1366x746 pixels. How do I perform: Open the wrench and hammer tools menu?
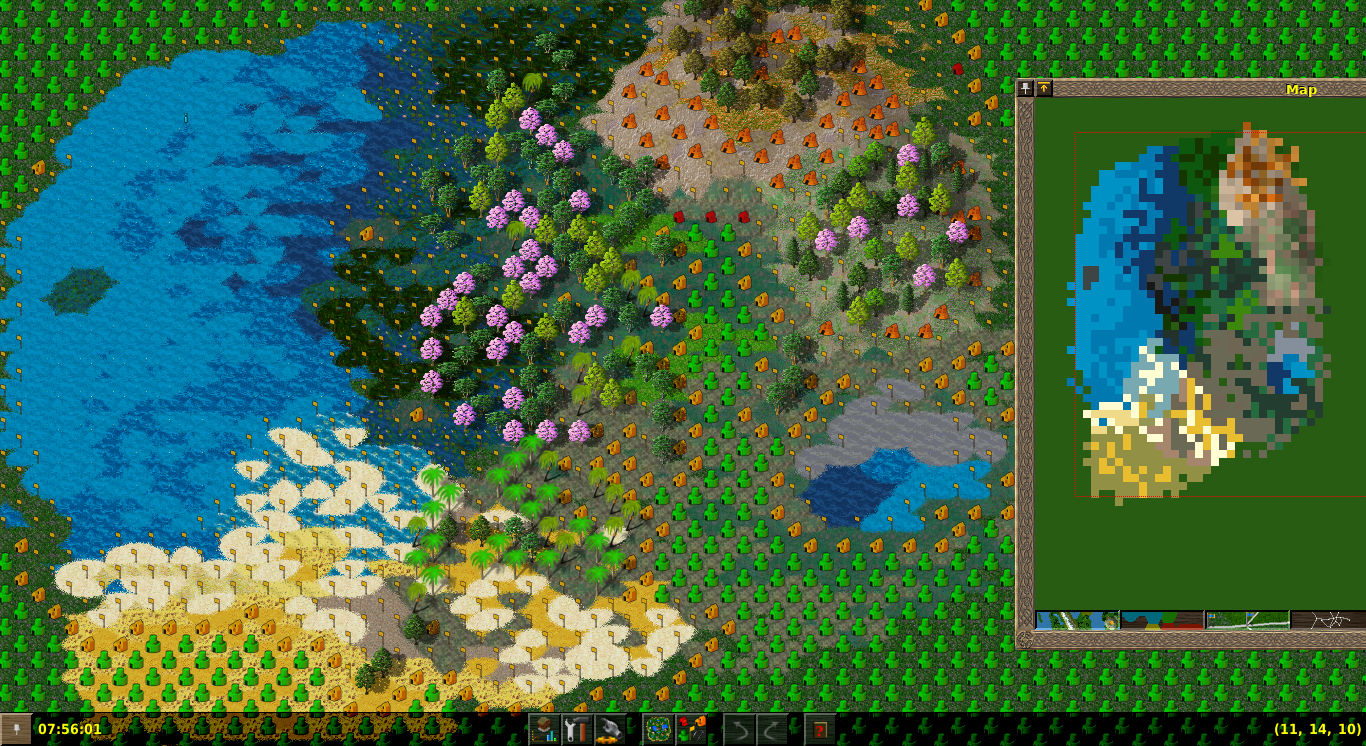(x=577, y=729)
